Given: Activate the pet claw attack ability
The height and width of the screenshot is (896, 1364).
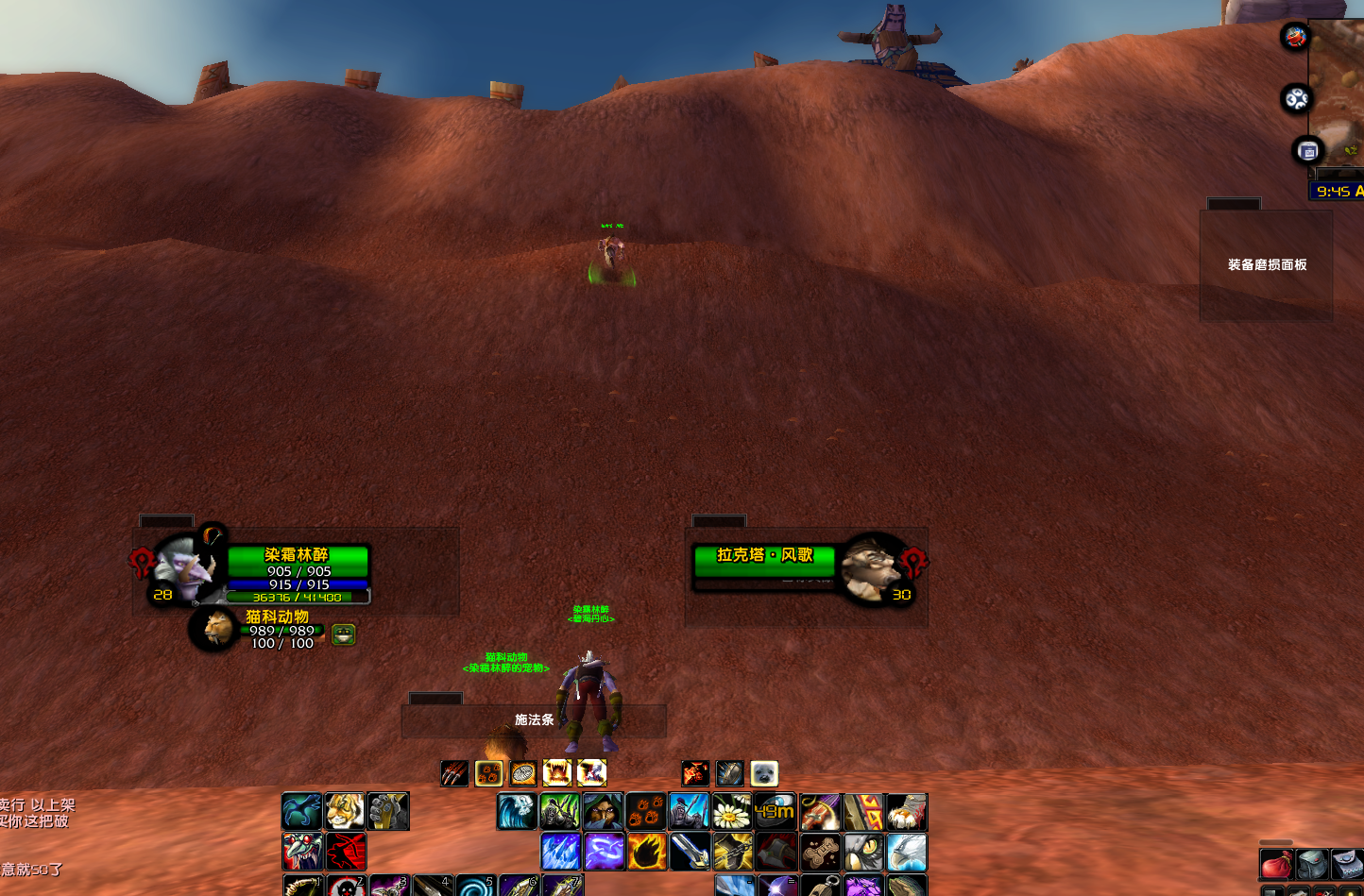Looking at the screenshot, I should tap(454, 774).
